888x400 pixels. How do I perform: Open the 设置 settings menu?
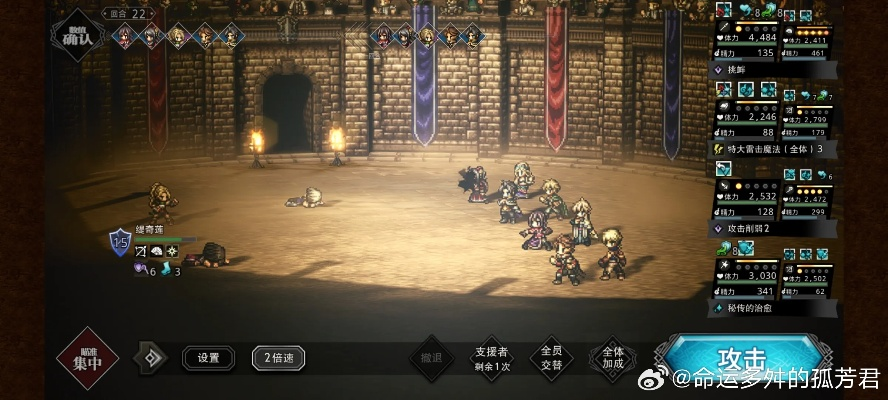point(208,358)
